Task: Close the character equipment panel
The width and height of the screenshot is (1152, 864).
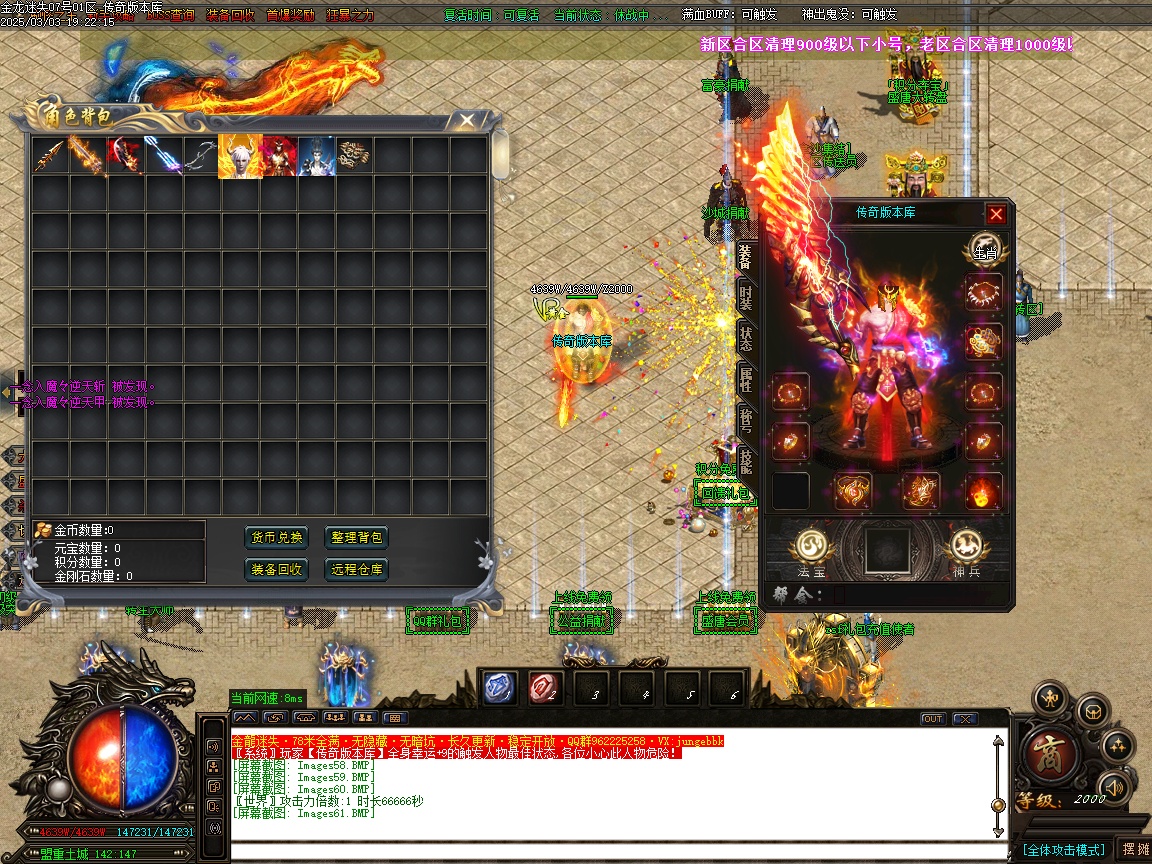Action: [x=995, y=214]
